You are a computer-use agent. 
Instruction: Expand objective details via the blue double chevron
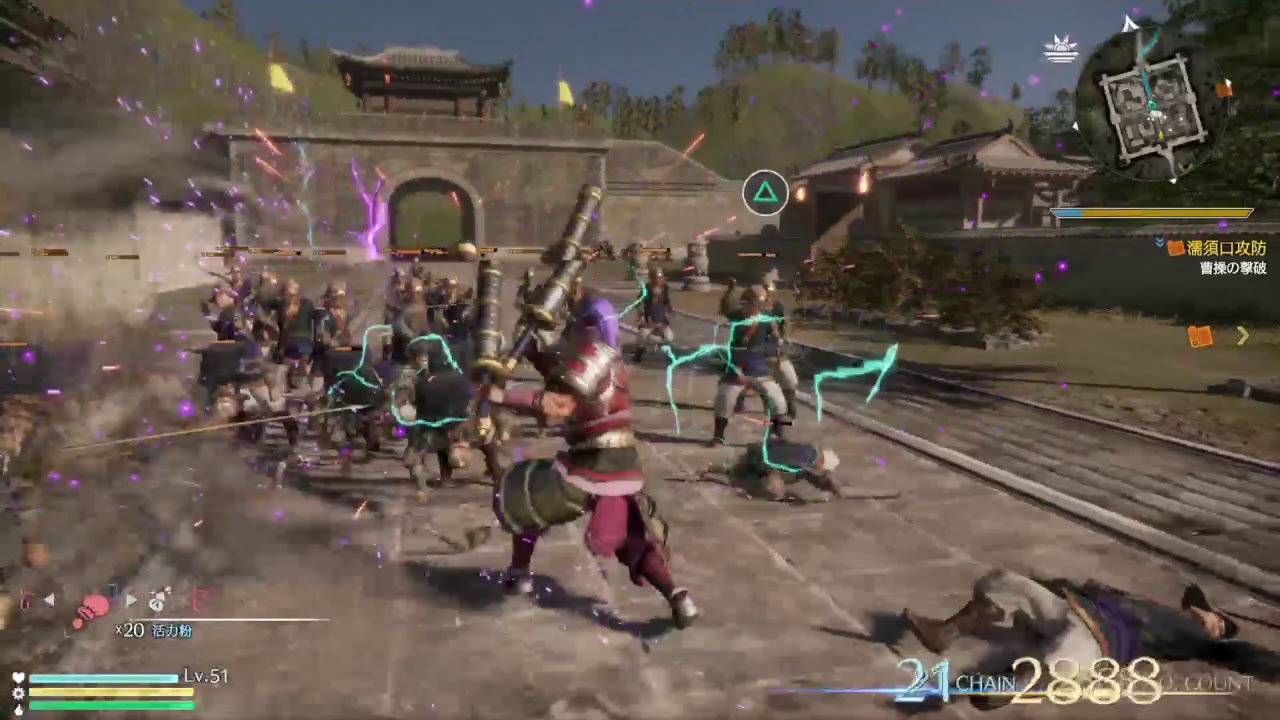coord(1158,243)
